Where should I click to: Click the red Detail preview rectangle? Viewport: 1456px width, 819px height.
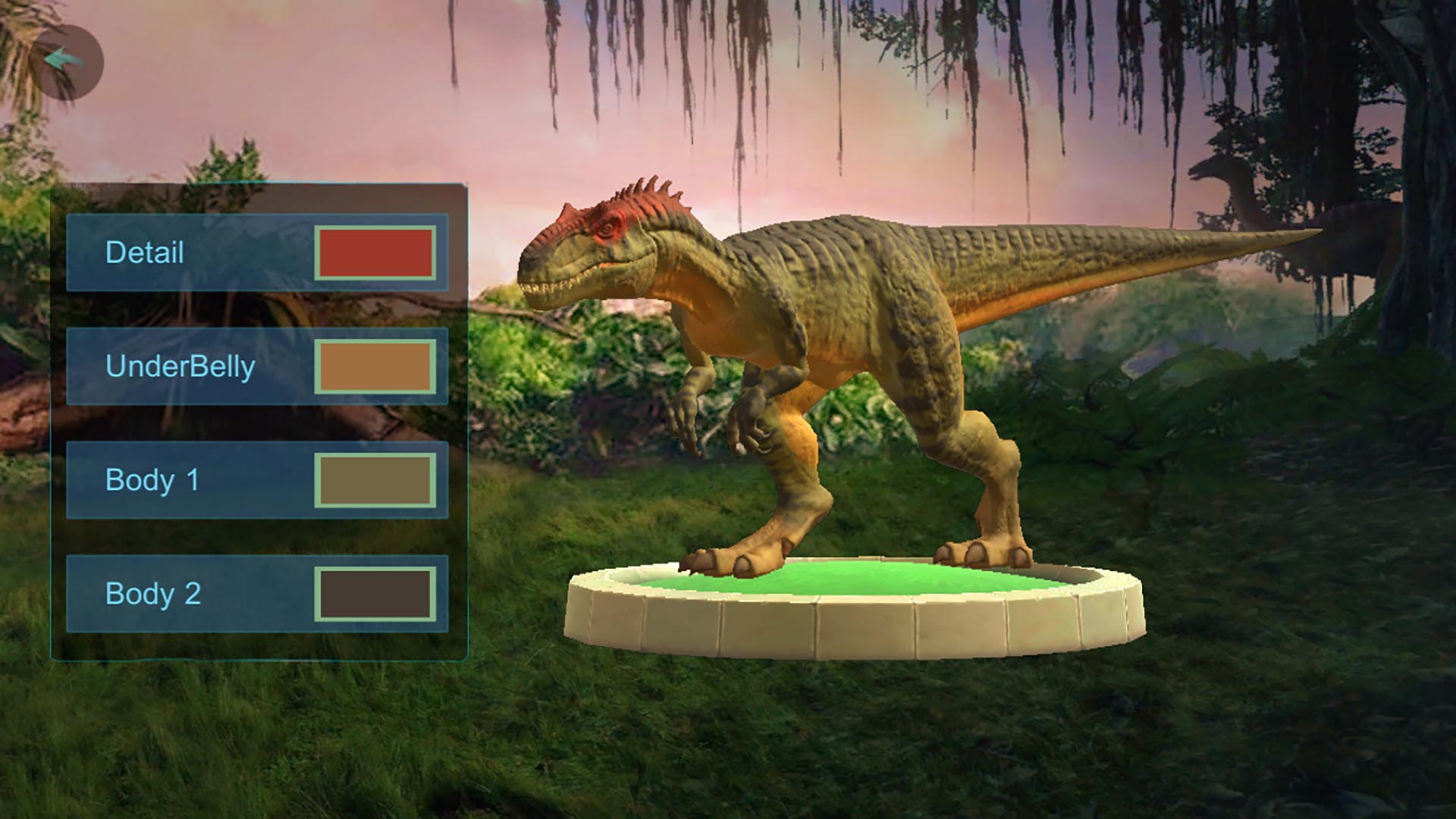(x=377, y=254)
